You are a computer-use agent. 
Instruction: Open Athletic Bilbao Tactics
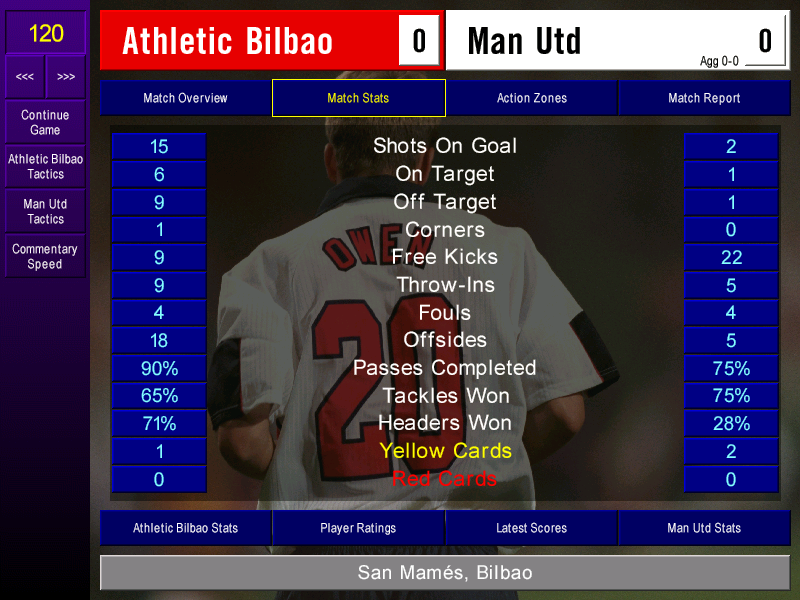pos(45,166)
